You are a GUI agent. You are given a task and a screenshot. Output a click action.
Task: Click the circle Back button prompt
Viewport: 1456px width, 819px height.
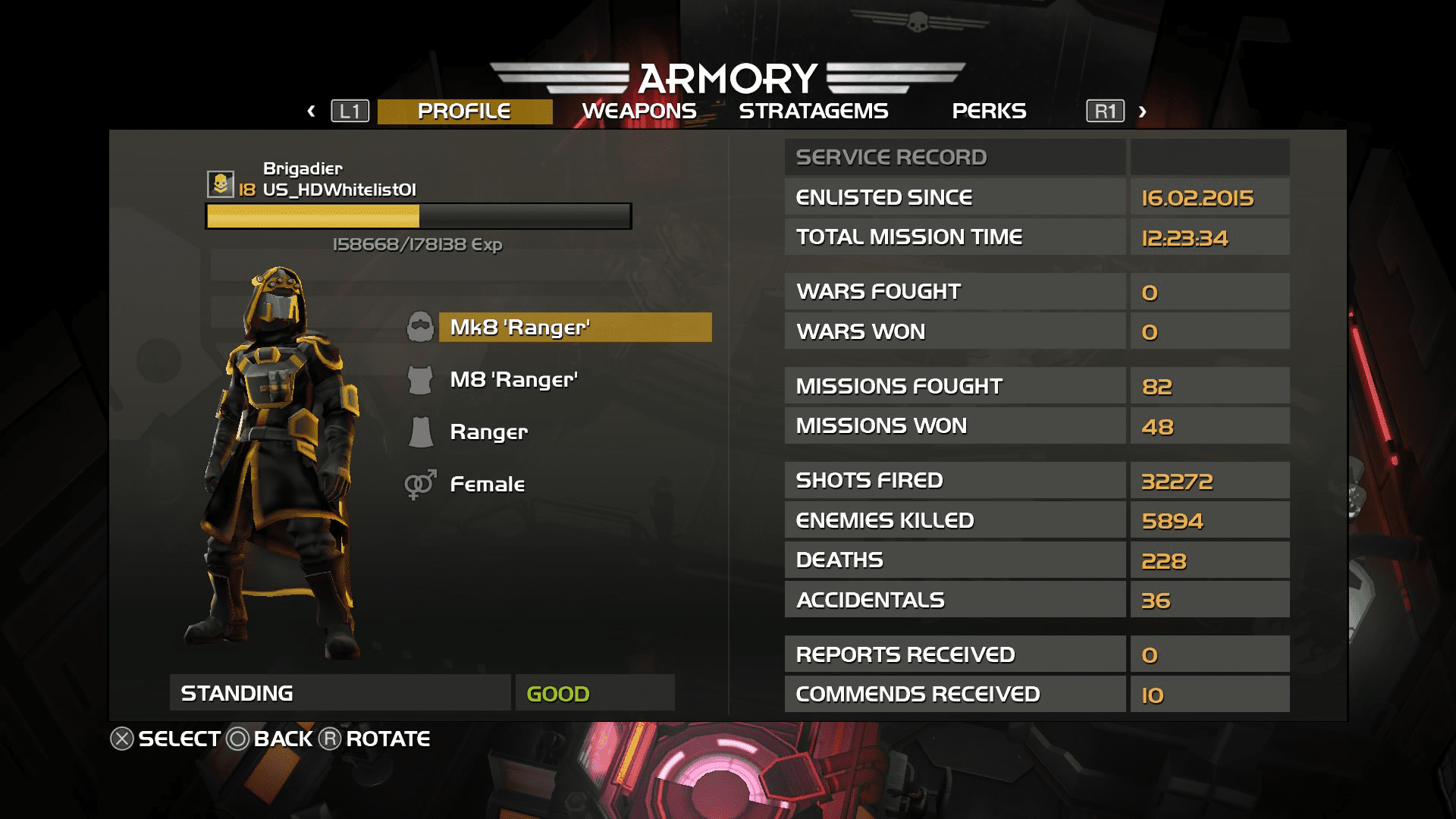coord(237,737)
